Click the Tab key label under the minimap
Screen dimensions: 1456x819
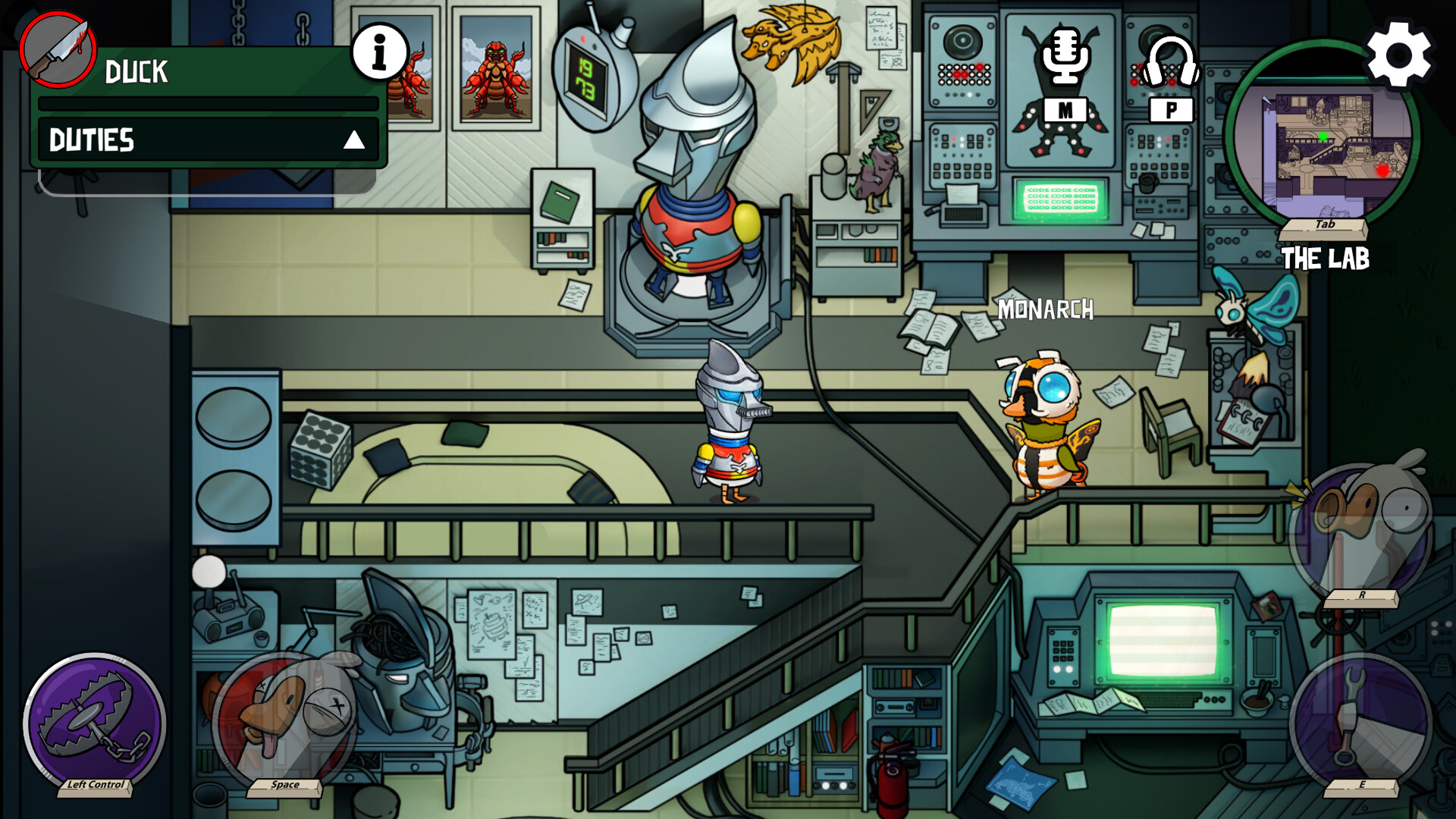(x=1326, y=225)
